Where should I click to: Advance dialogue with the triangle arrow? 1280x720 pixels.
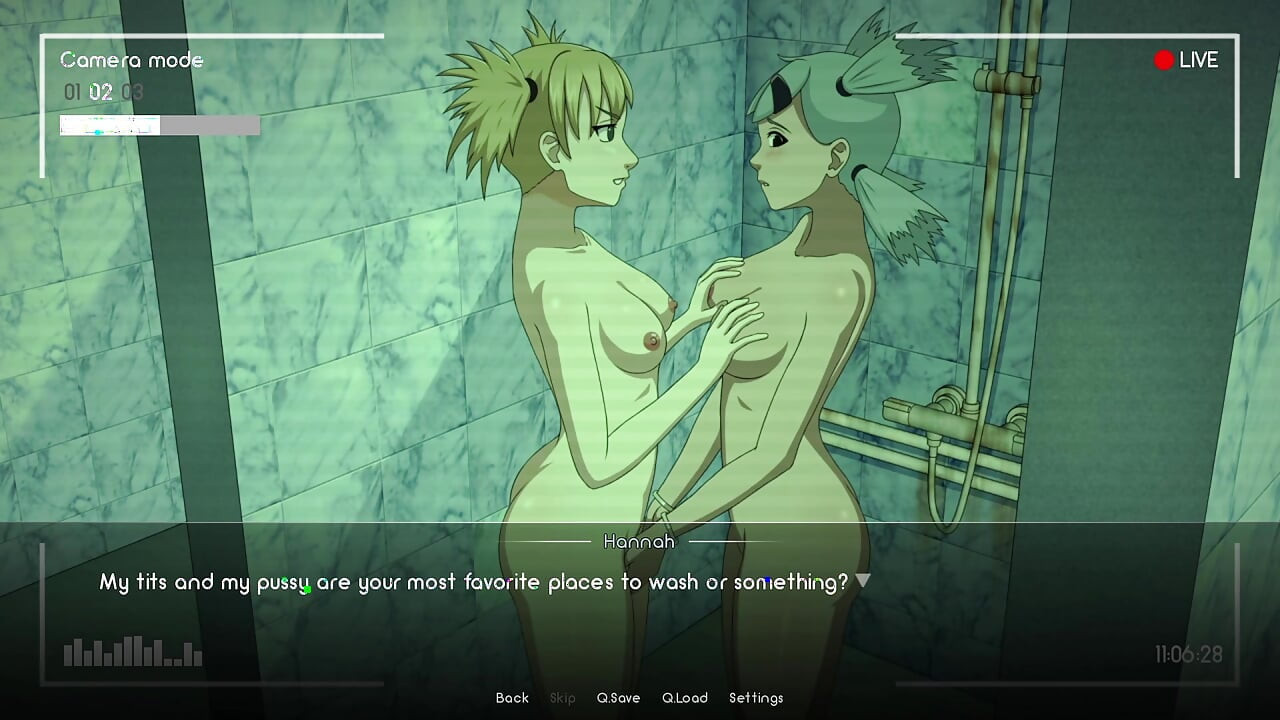863,580
